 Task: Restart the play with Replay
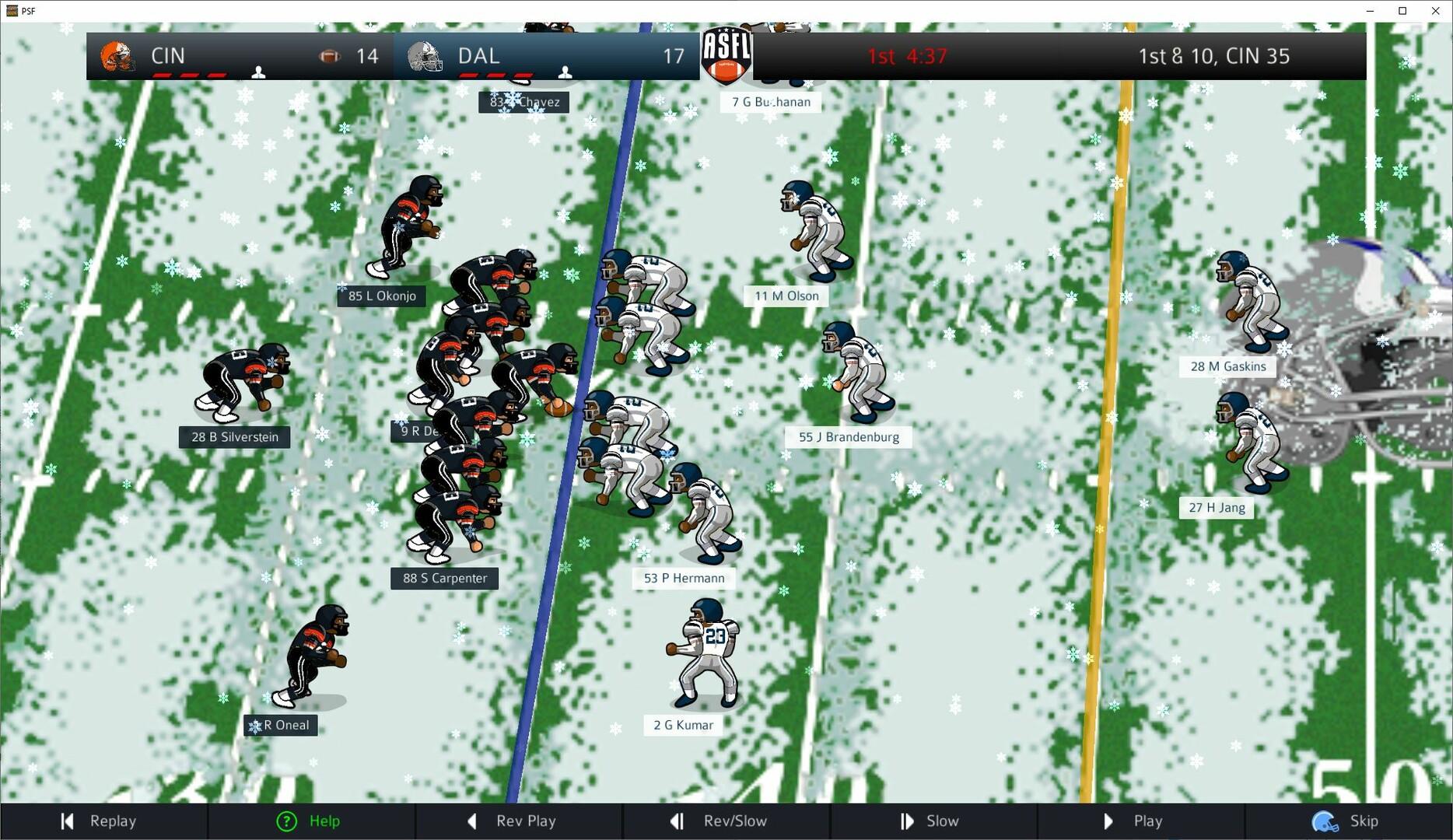pyautogui.click(x=103, y=821)
